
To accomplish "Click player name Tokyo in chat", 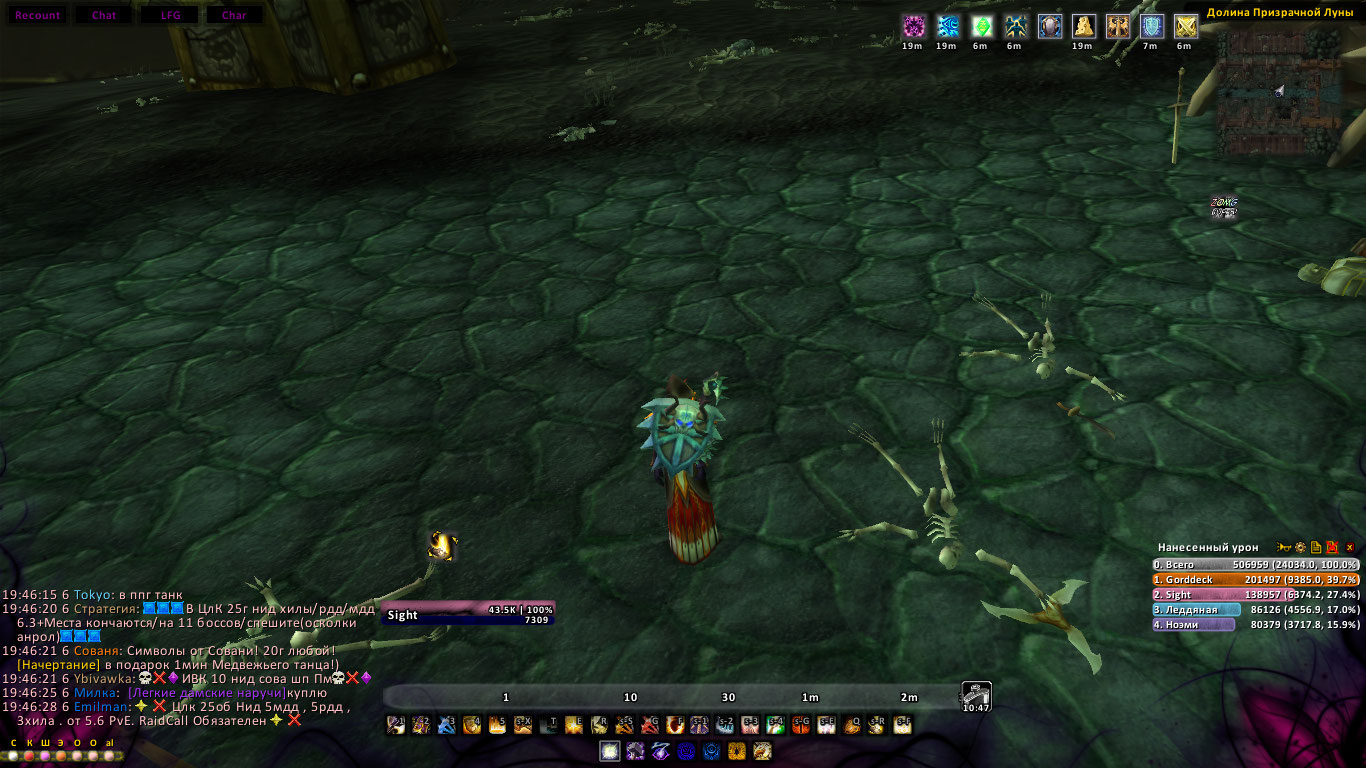I will pyautogui.click(x=90, y=595).
